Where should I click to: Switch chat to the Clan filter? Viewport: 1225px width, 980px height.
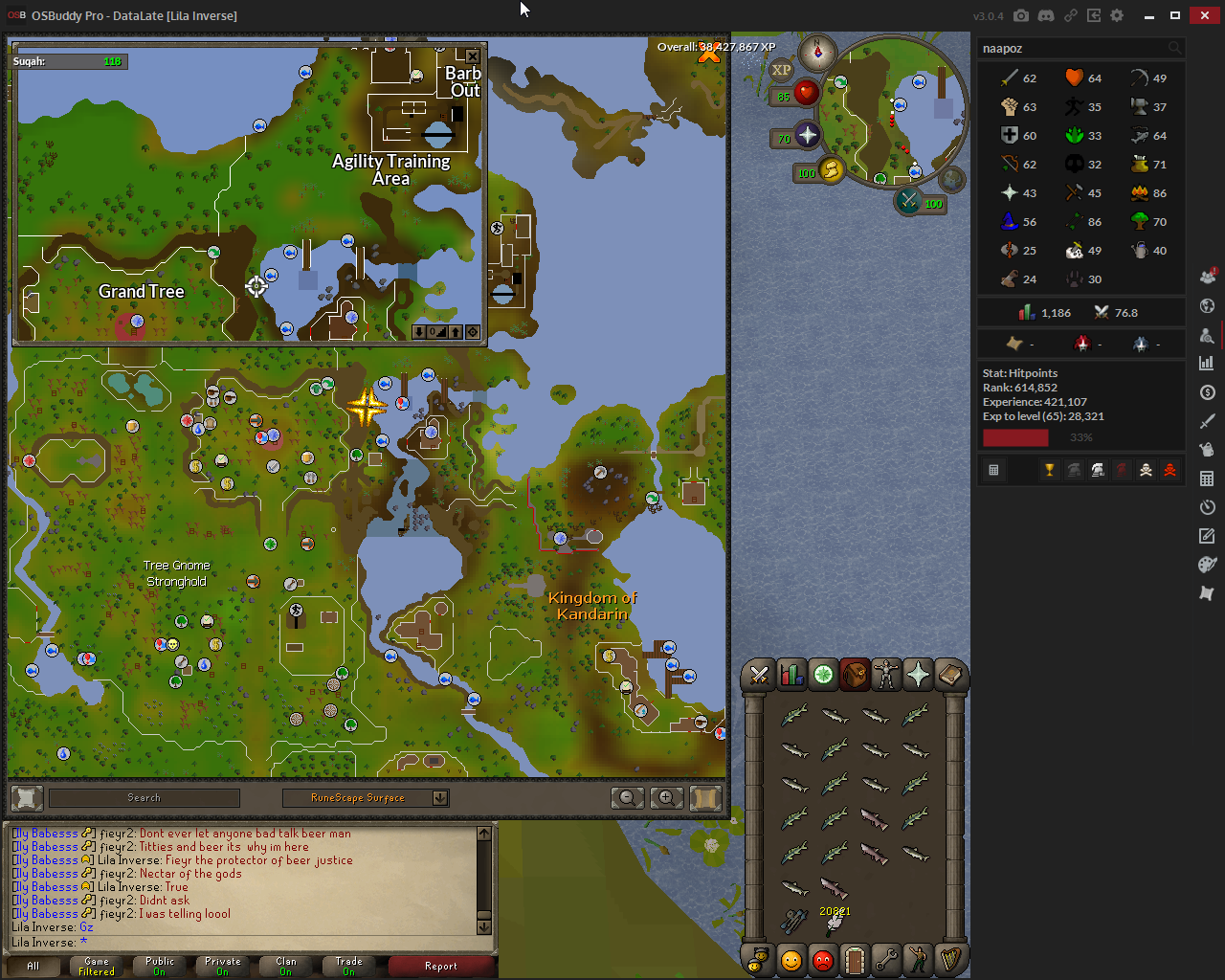pyautogui.click(x=285, y=966)
